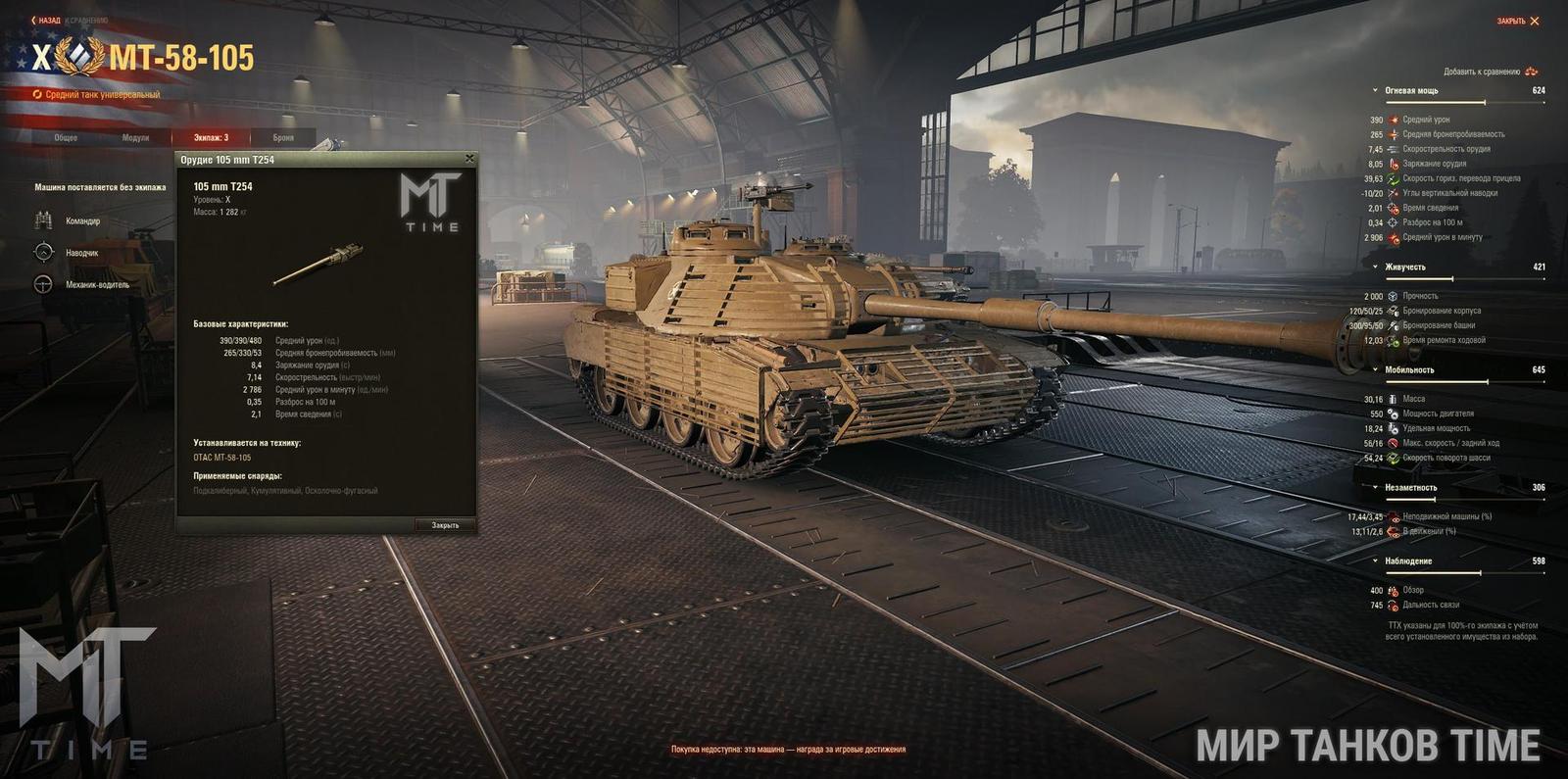Choose the Наводчик crew member

81,253
